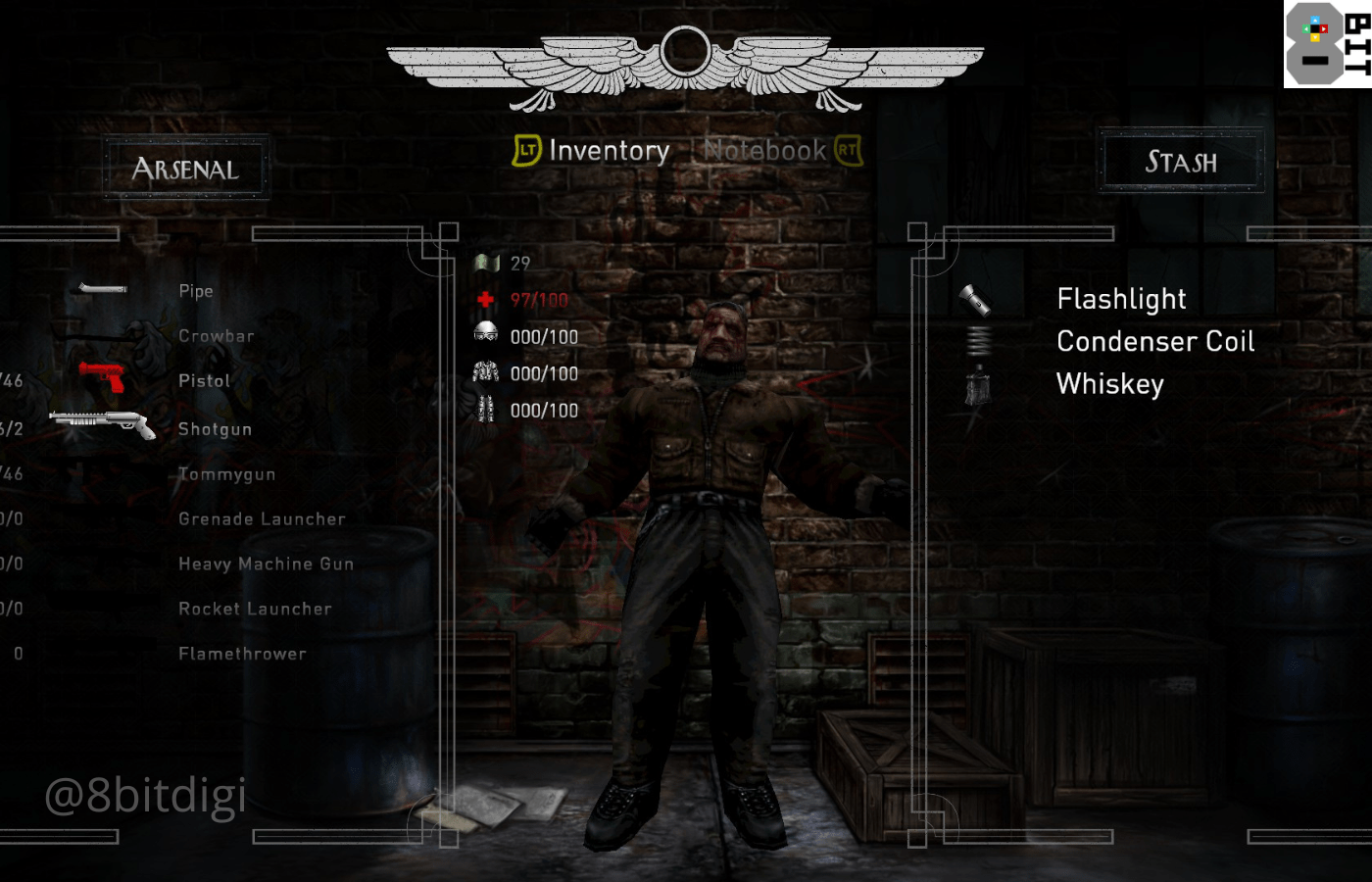Select the Tommygun entry

pyautogui.click(x=226, y=474)
